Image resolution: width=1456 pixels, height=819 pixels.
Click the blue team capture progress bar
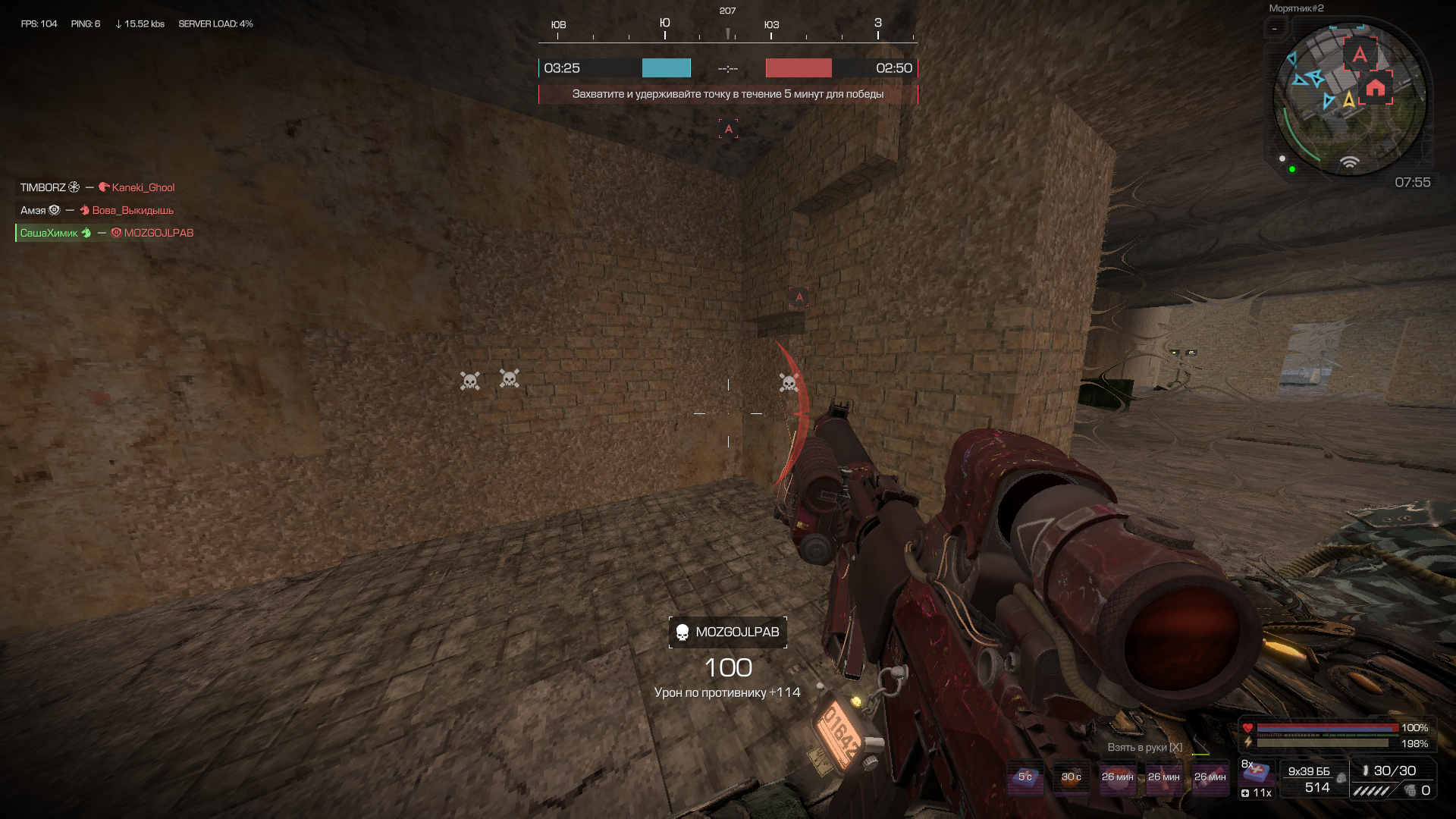pyautogui.click(x=666, y=68)
